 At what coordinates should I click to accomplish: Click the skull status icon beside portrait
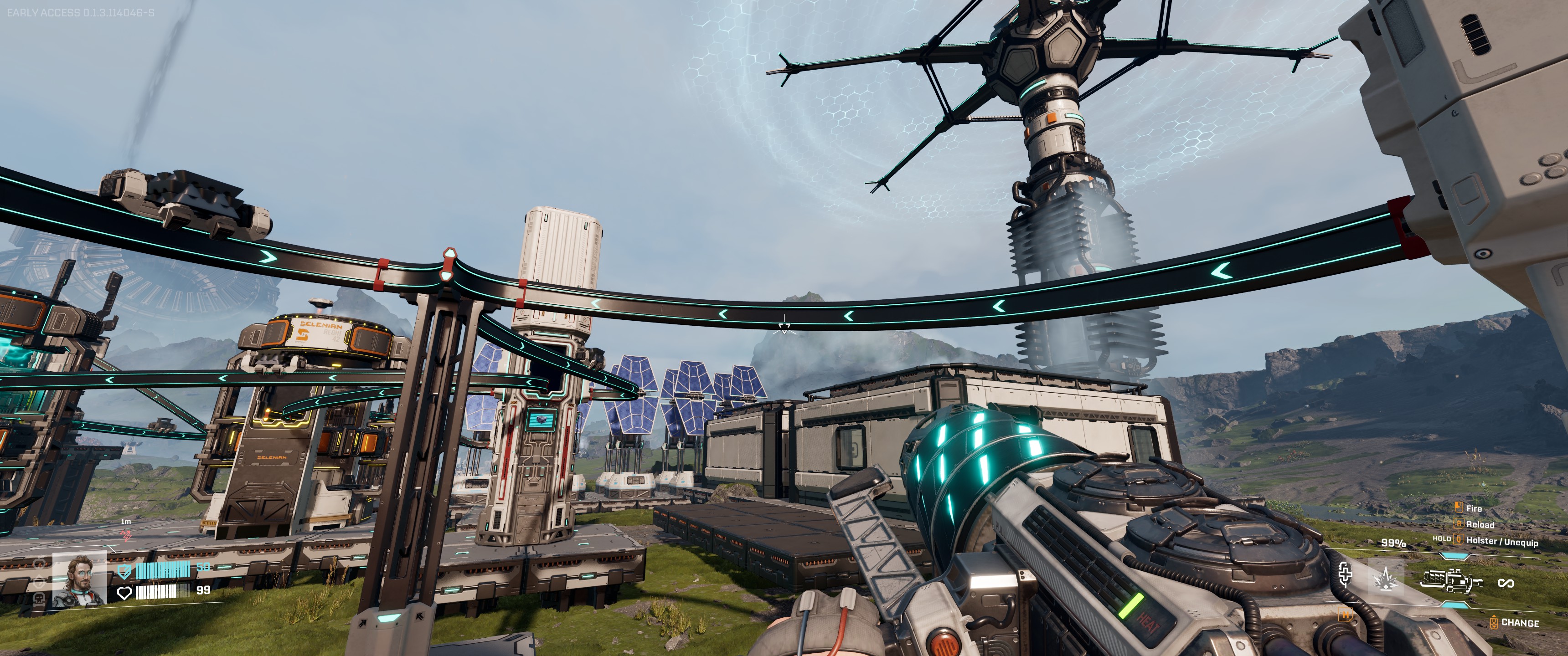(41, 598)
